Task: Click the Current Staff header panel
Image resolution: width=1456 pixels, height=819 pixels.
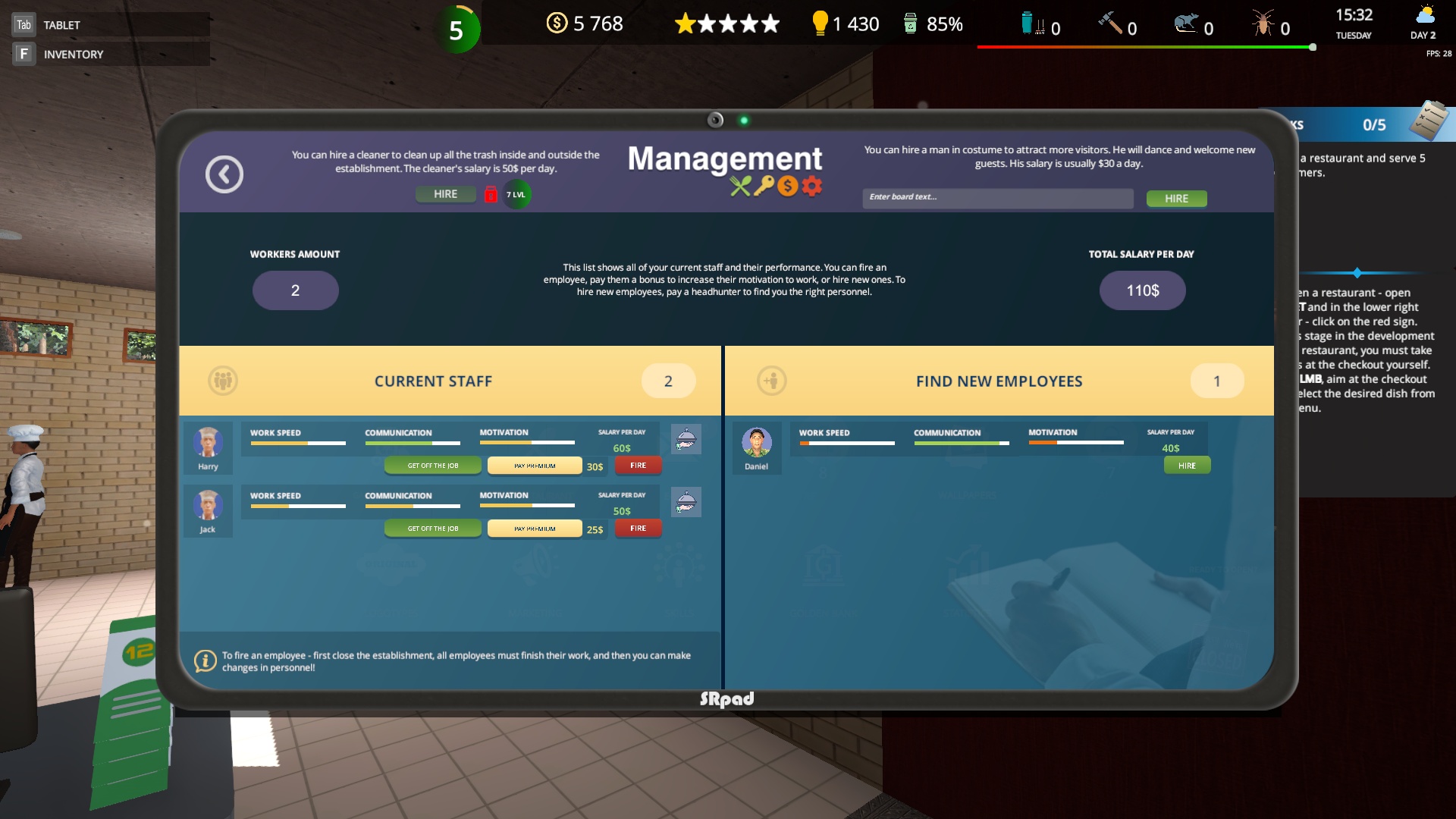Action: [433, 381]
